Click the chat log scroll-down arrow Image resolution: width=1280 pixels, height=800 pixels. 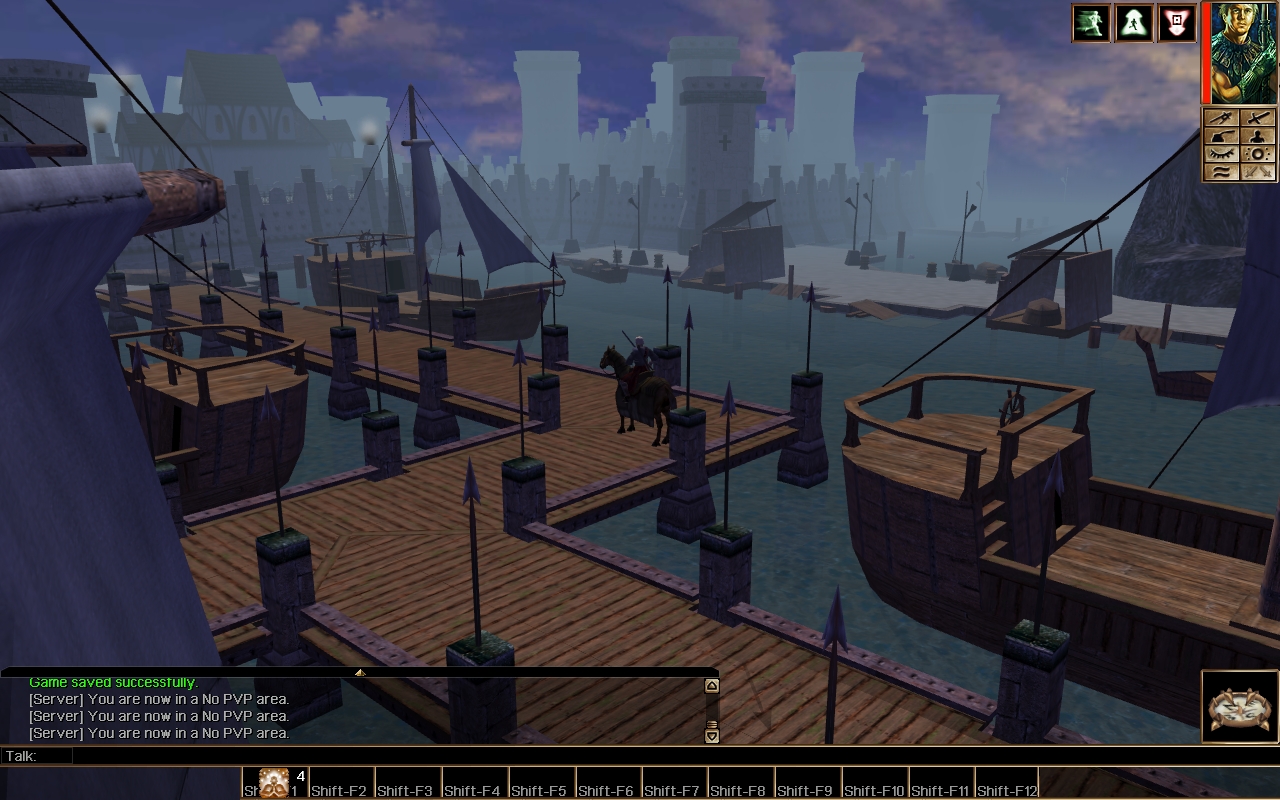(712, 736)
